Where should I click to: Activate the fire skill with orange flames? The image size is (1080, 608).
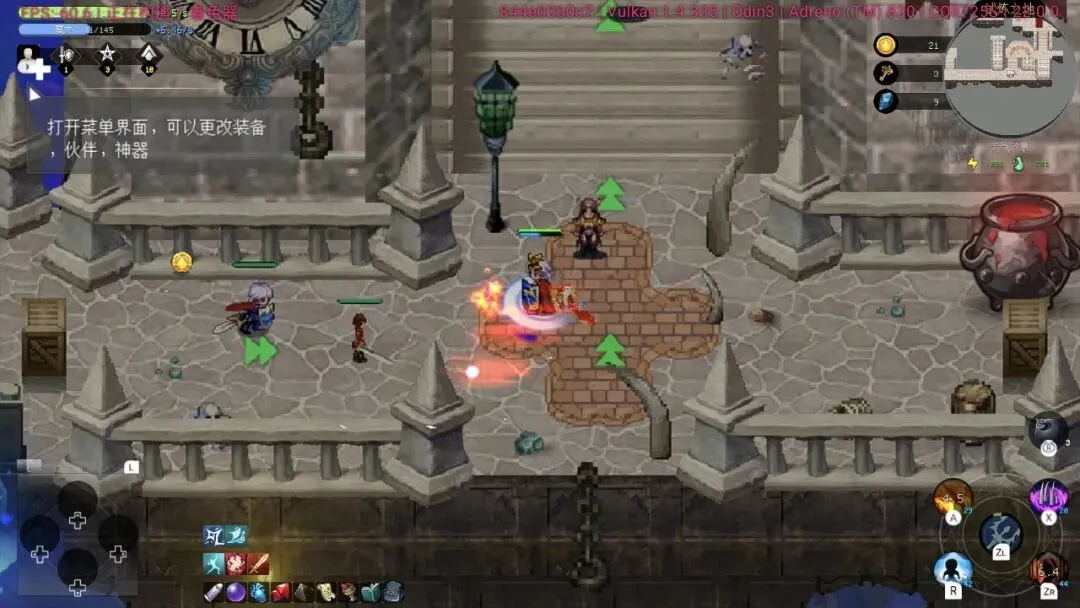(x=953, y=497)
